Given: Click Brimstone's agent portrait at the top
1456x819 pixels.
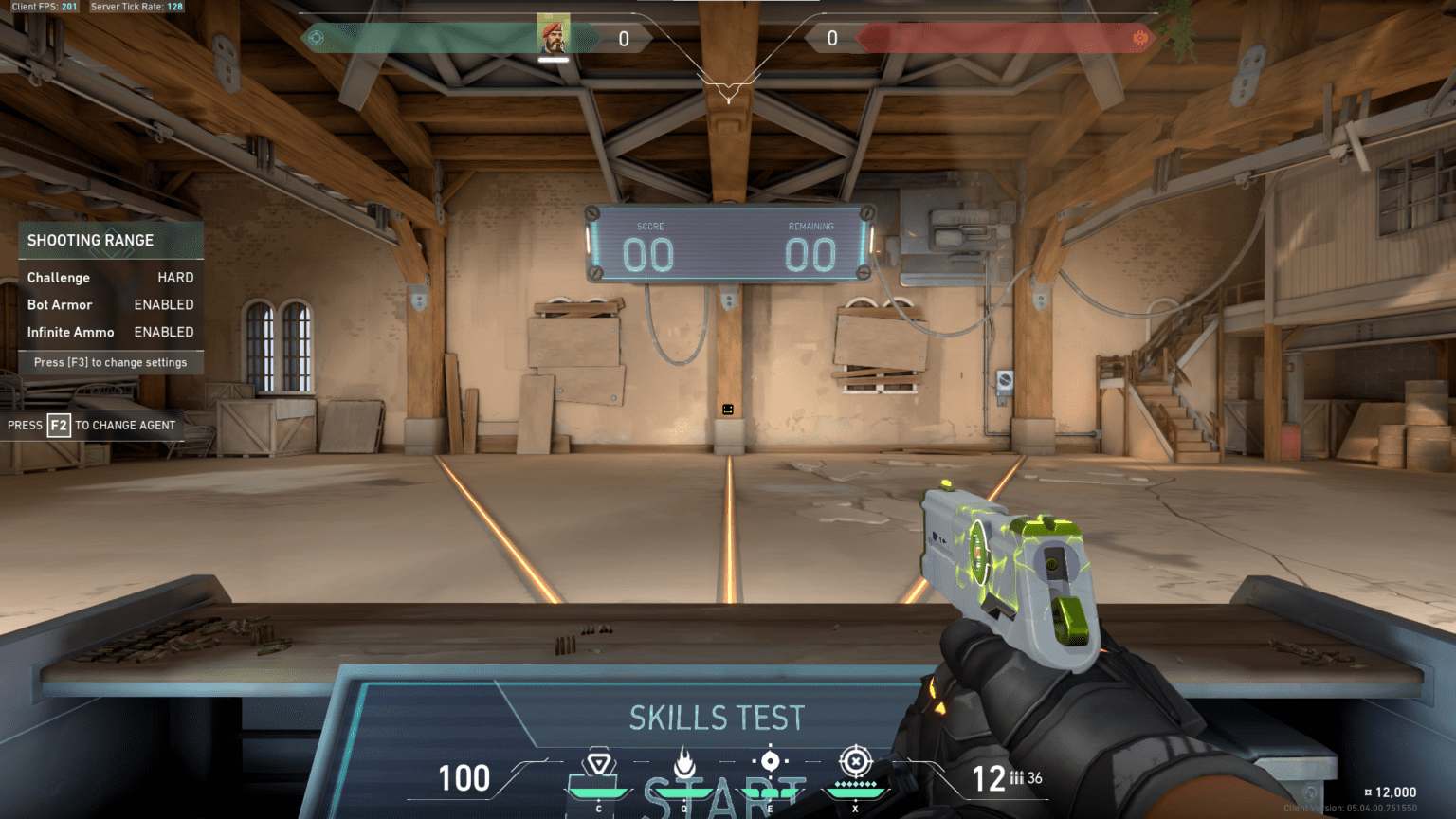Looking at the screenshot, I should pos(554,33).
